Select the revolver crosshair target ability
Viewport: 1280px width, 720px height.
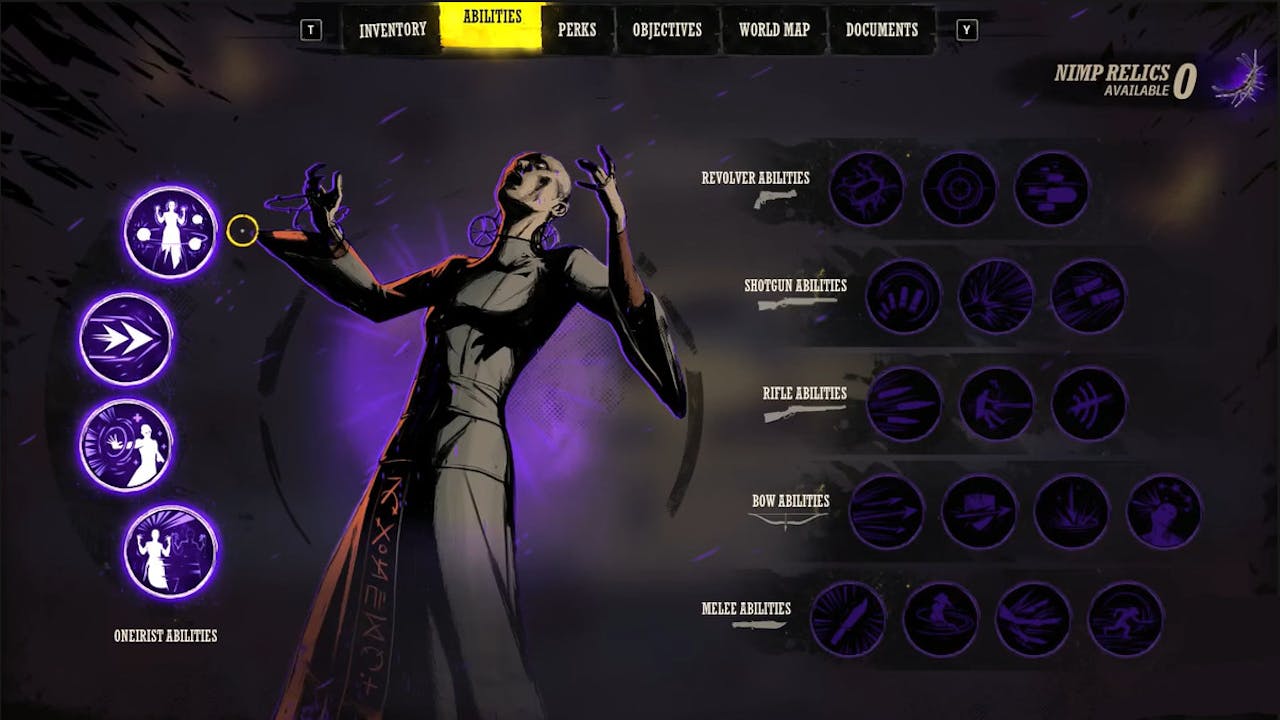pyautogui.click(x=959, y=188)
